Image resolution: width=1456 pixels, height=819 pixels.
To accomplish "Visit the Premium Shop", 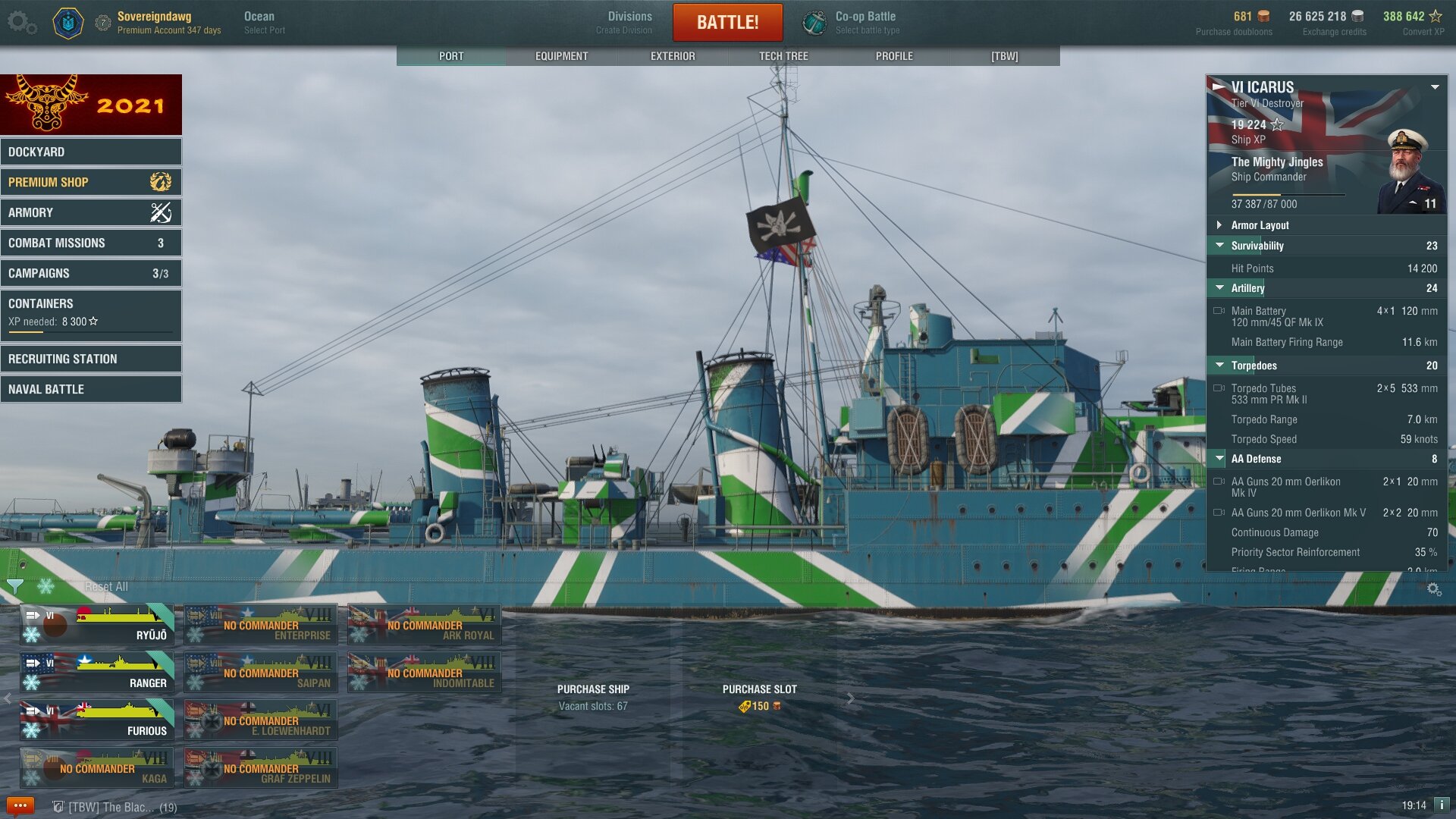I will click(x=91, y=182).
